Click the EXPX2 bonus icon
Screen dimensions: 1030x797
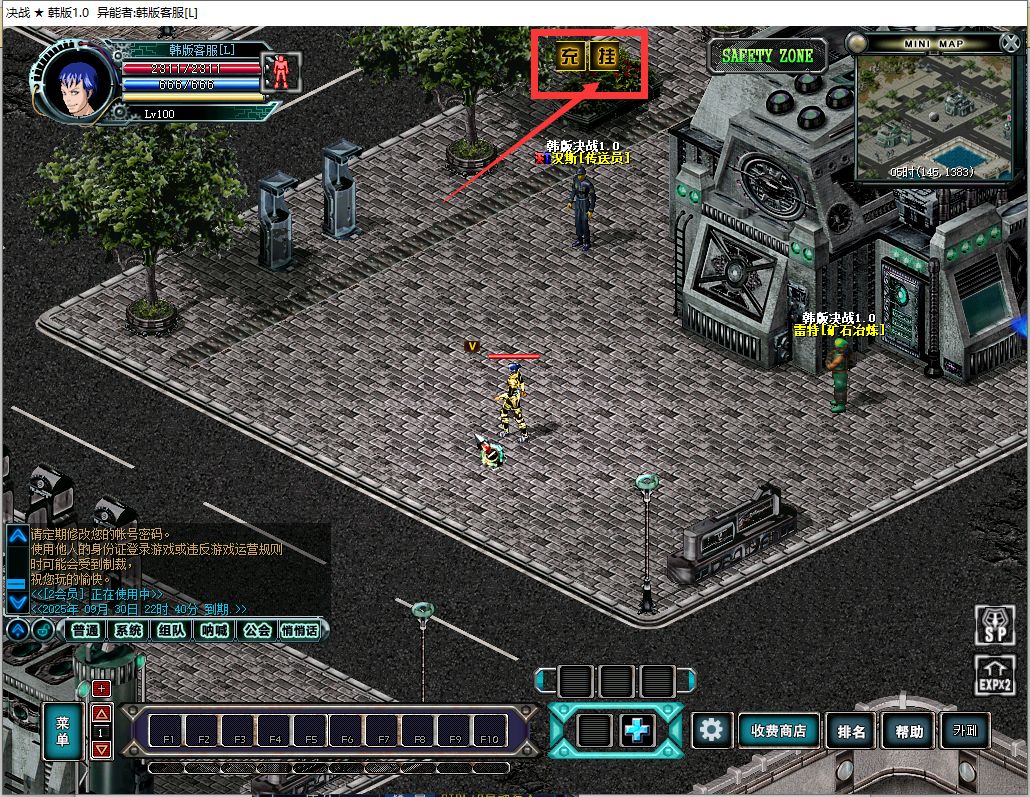tap(994, 676)
